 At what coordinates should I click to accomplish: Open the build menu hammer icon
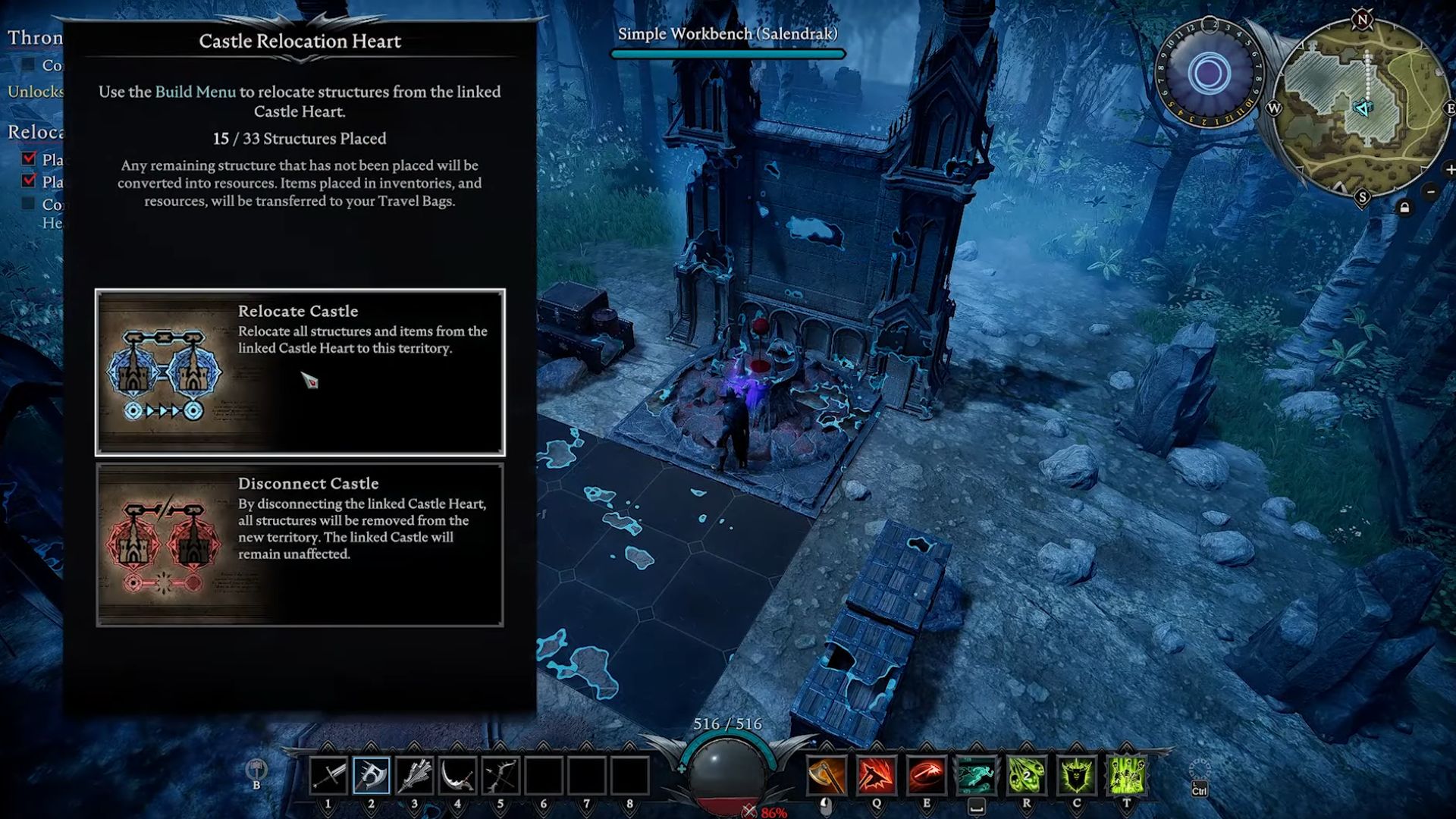tap(256, 770)
